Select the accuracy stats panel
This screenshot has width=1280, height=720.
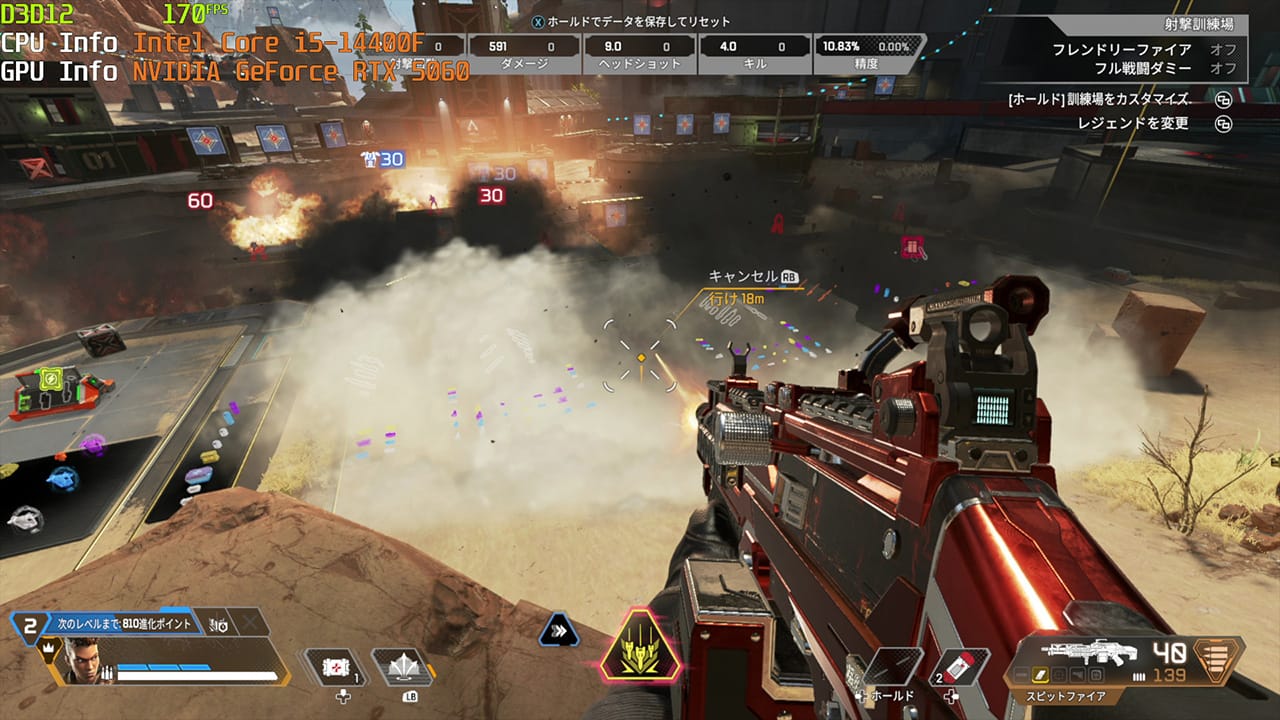(866, 54)
